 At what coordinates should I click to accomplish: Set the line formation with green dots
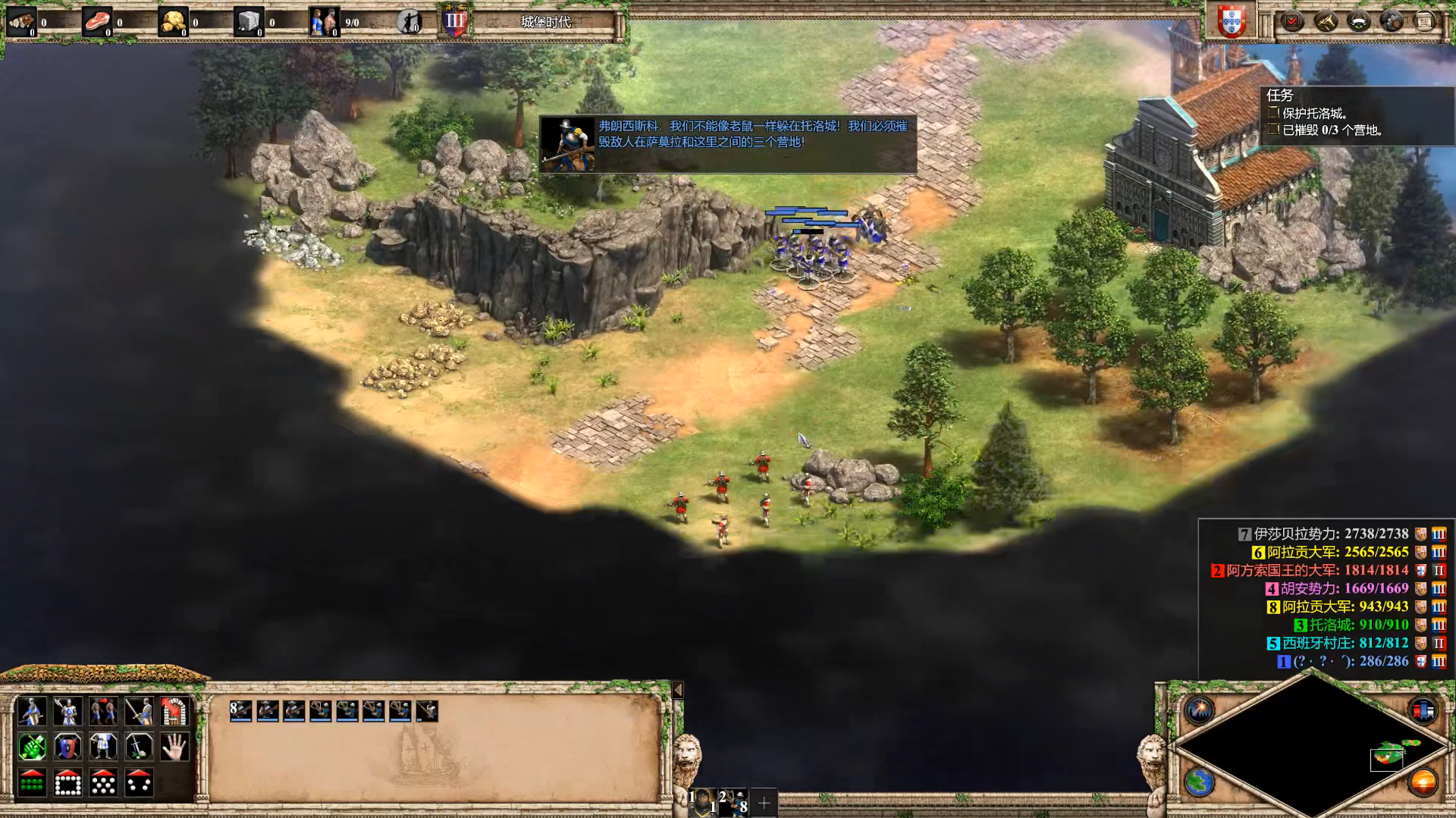(31, 783)
